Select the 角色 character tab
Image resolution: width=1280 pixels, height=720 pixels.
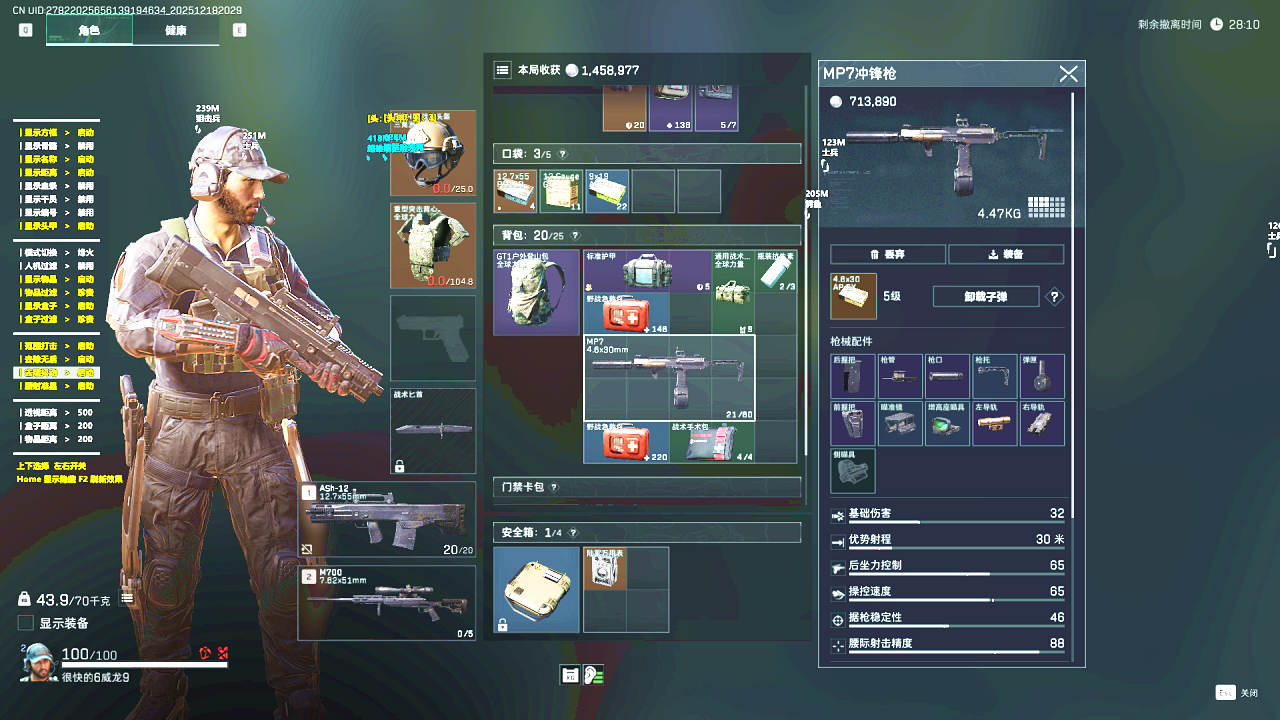[89, 30]
